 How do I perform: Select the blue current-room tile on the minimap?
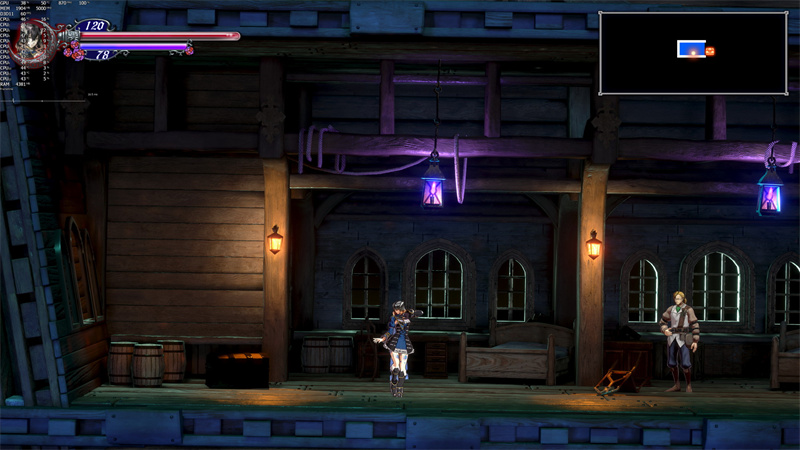[x=691, y=48]
